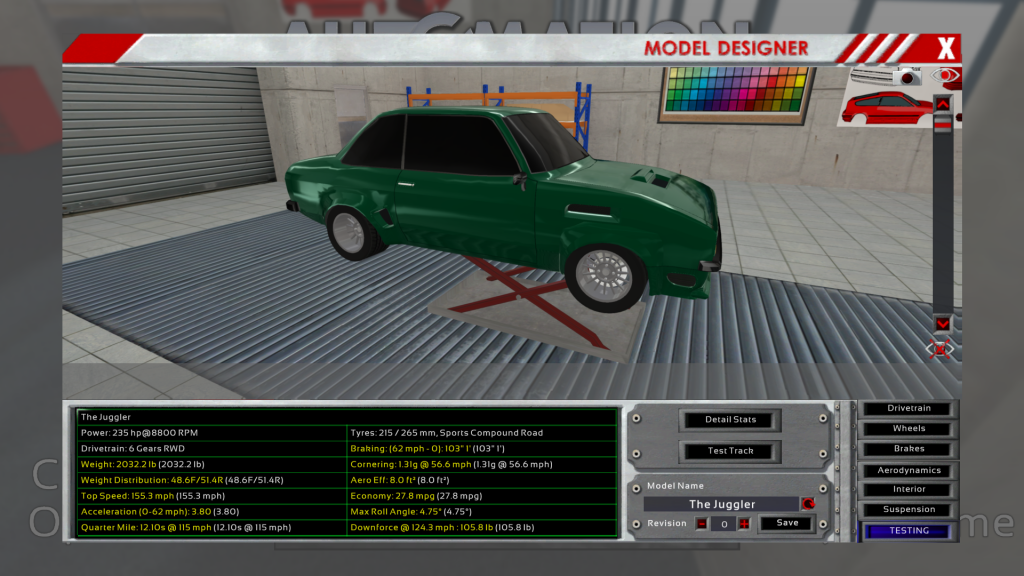The height and width of the screenshot is (576, 1024).
Task: Click the Model Name text field
Action: 722,504
